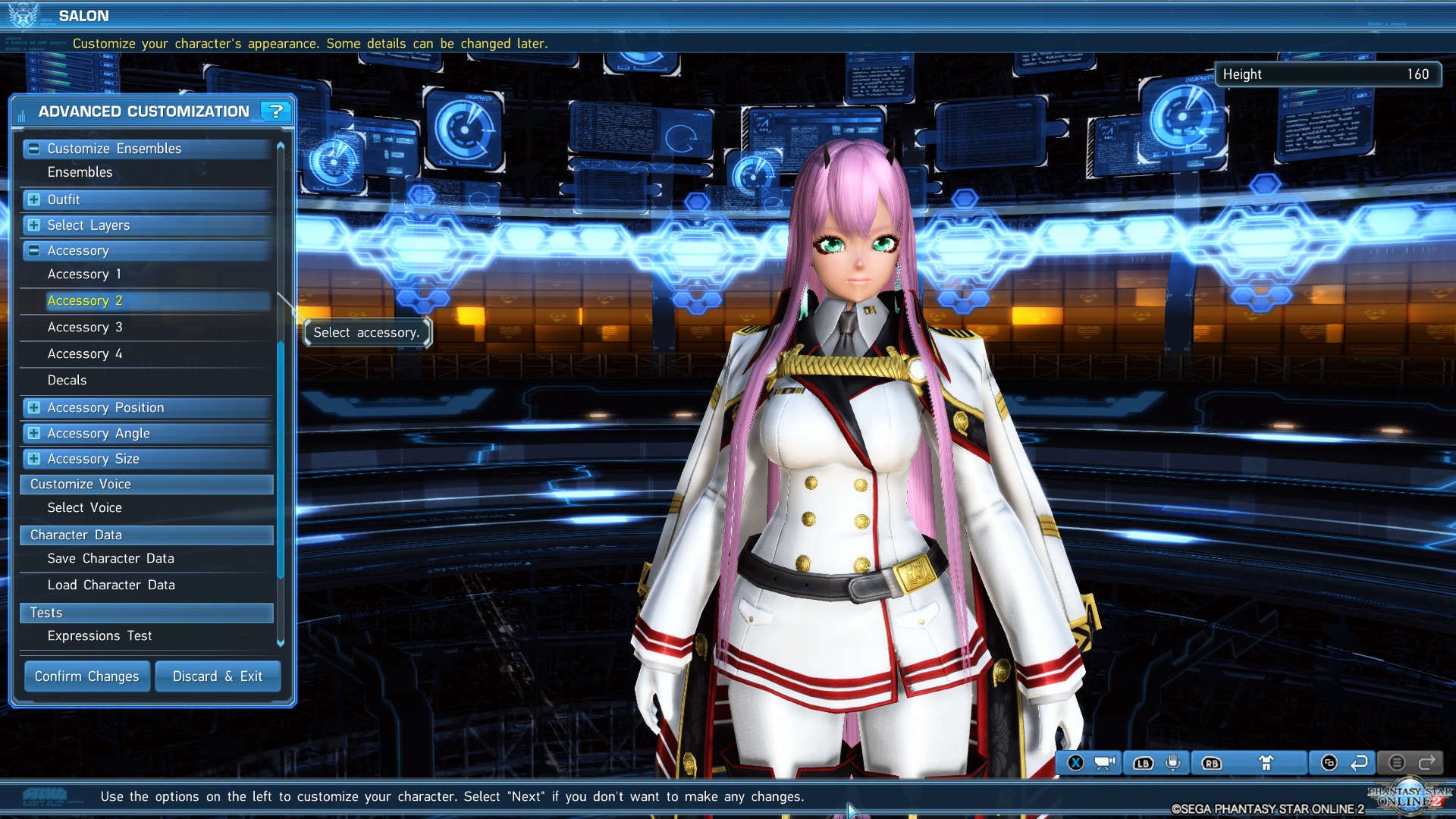Click the outfit shirt icon near RB
Screen dimensions: 1456x819
click(x=1267, y=764)
